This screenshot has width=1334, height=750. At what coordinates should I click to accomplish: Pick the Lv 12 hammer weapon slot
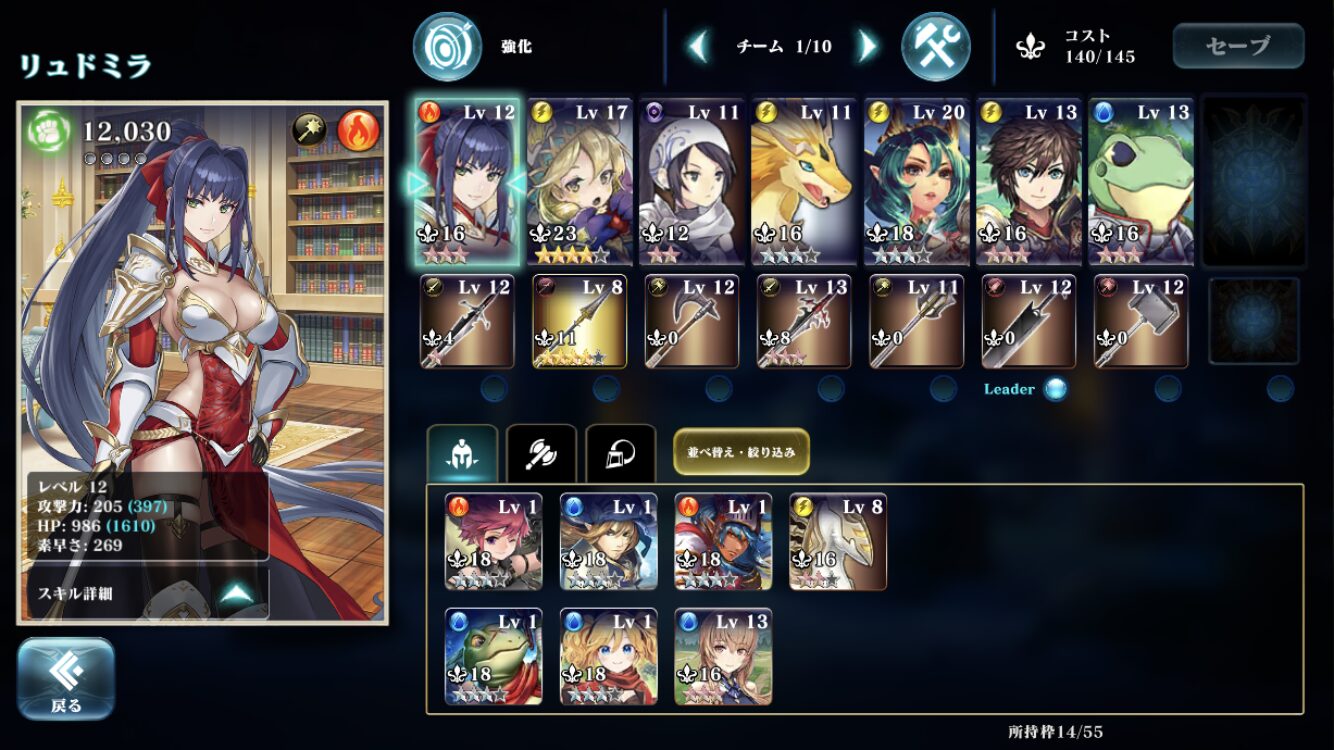point(1141,322)
